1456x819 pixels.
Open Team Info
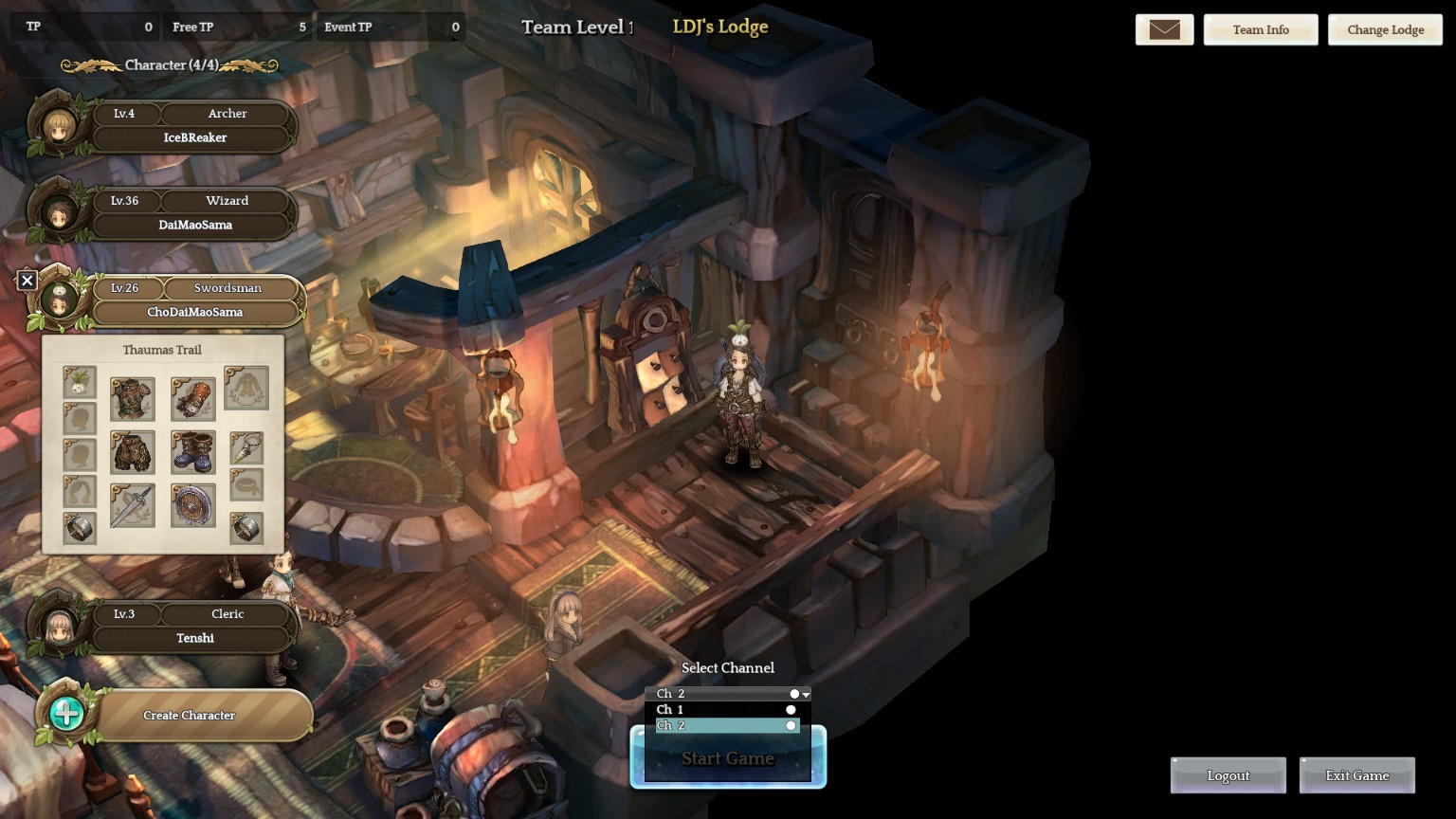1260,29
